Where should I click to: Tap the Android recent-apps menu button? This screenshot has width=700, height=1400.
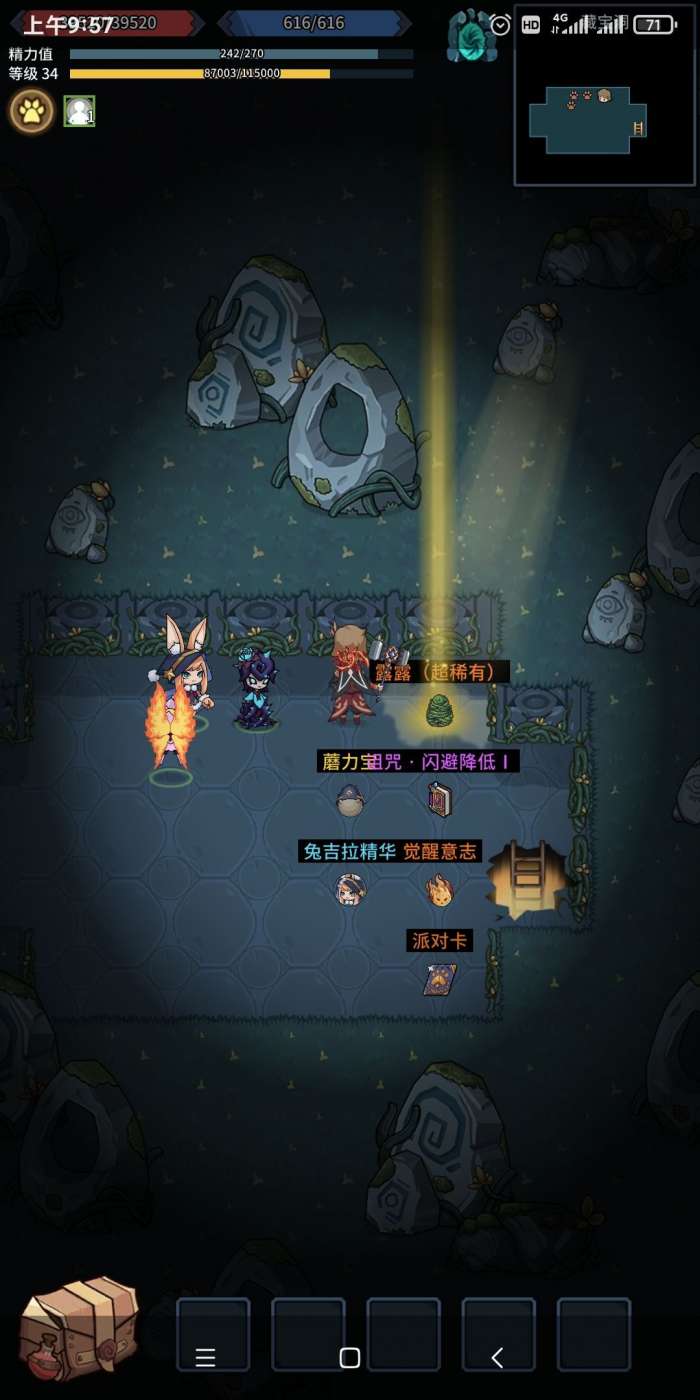[x=206, y=1357]
